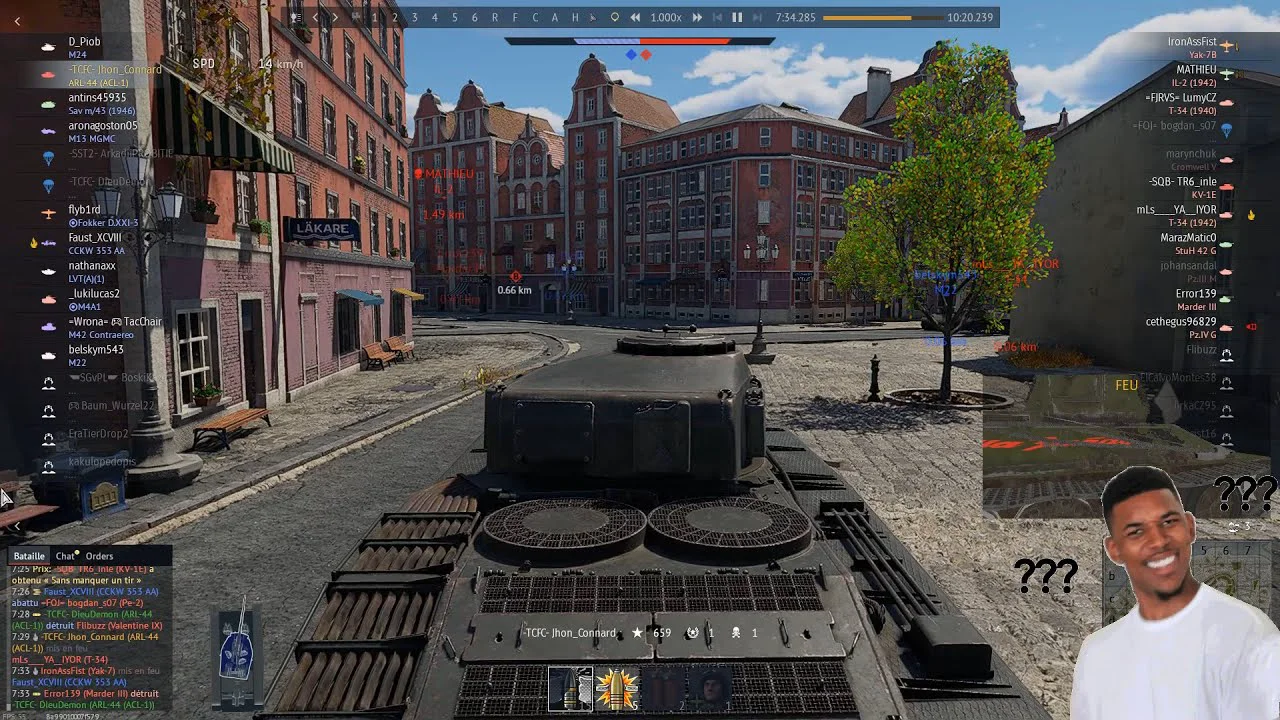Select belskym543 in the left player list
The height and width of the screenshot is (720, 1280).
95,350
